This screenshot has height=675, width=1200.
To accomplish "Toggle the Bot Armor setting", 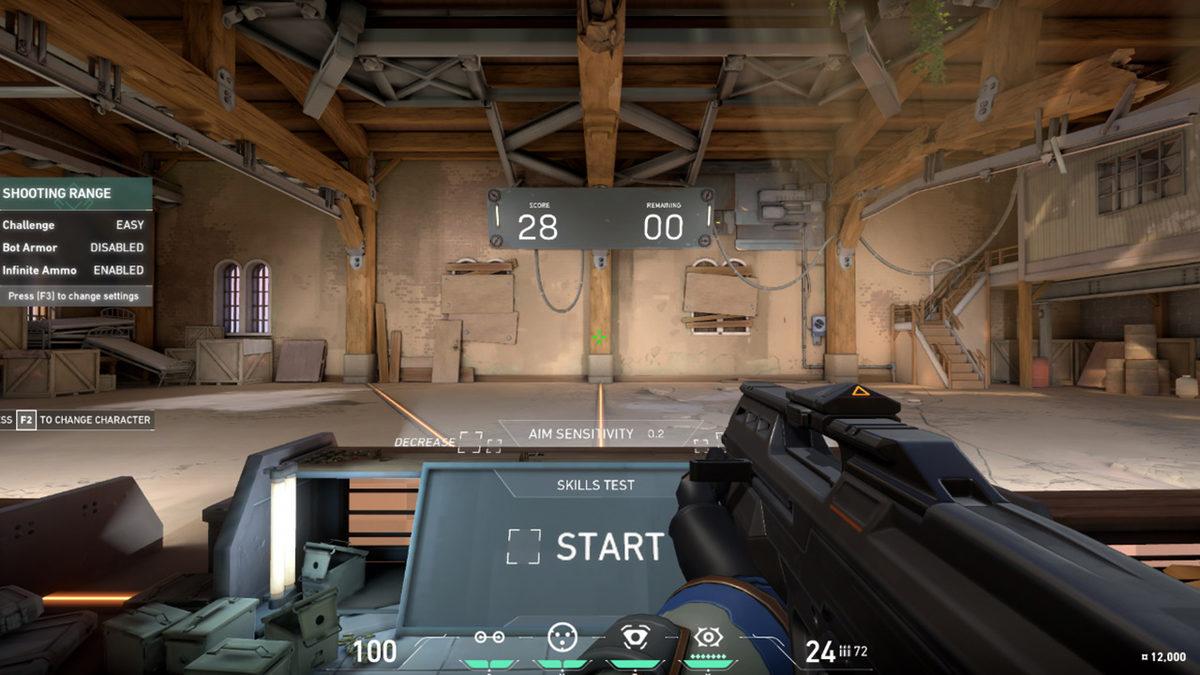I will point(116,247).
